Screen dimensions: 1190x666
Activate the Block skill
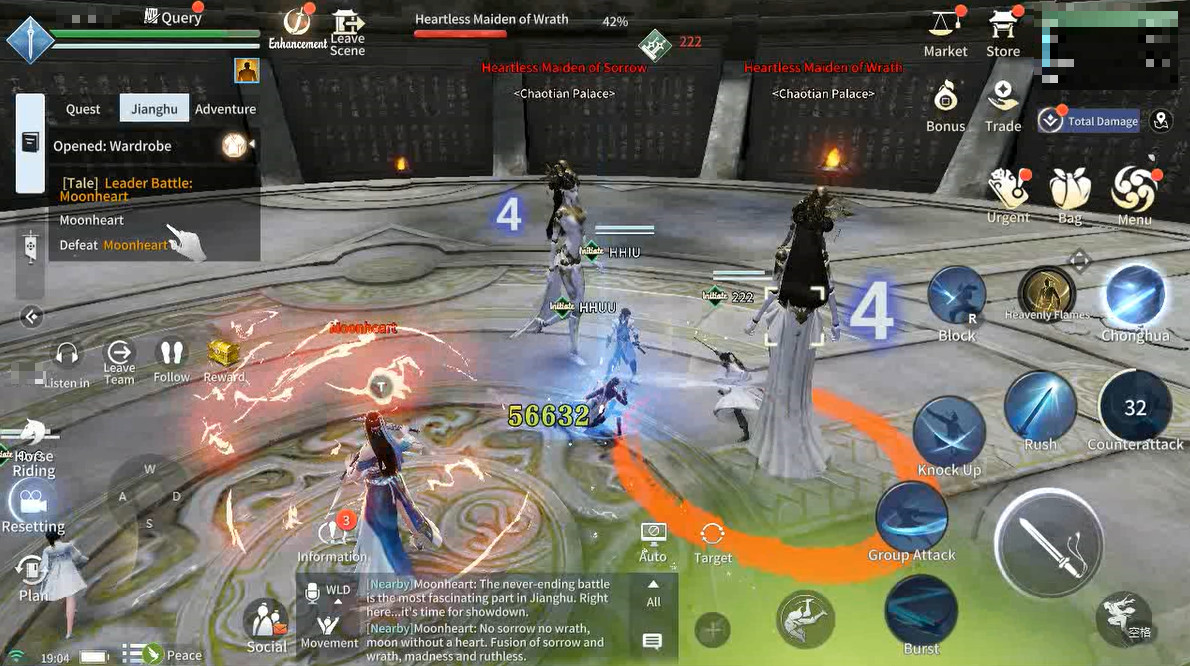[956, 299]
